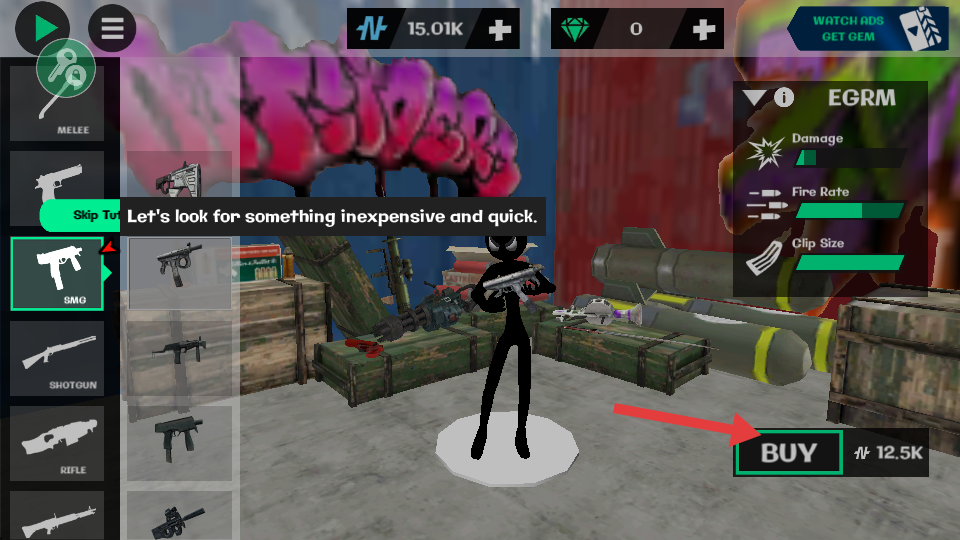Open the Shotgun weapon category
The width and height of the screenshot is (960, 540).
point(57,358)
